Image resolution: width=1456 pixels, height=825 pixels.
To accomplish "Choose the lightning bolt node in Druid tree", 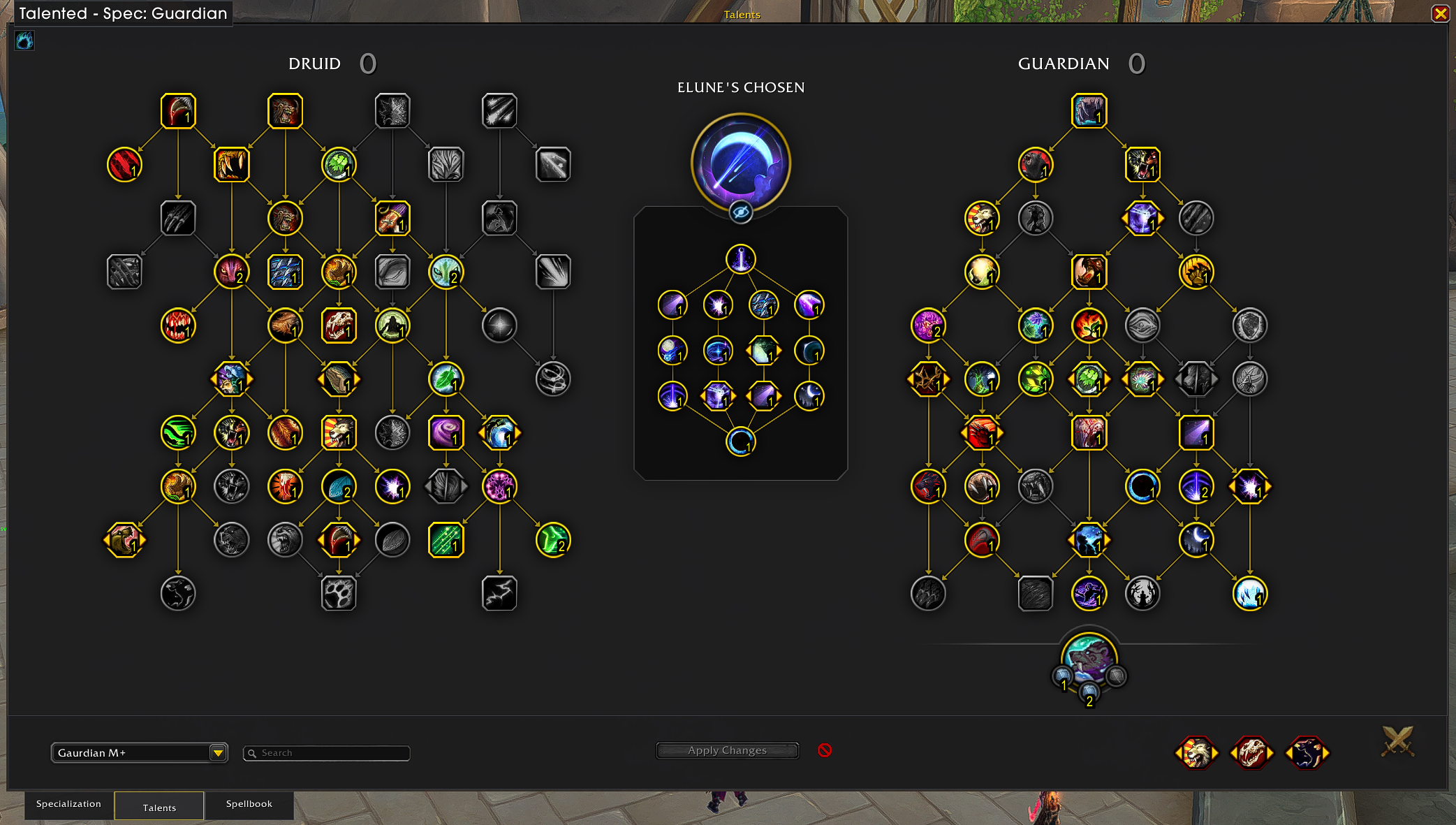I will 499,594.
